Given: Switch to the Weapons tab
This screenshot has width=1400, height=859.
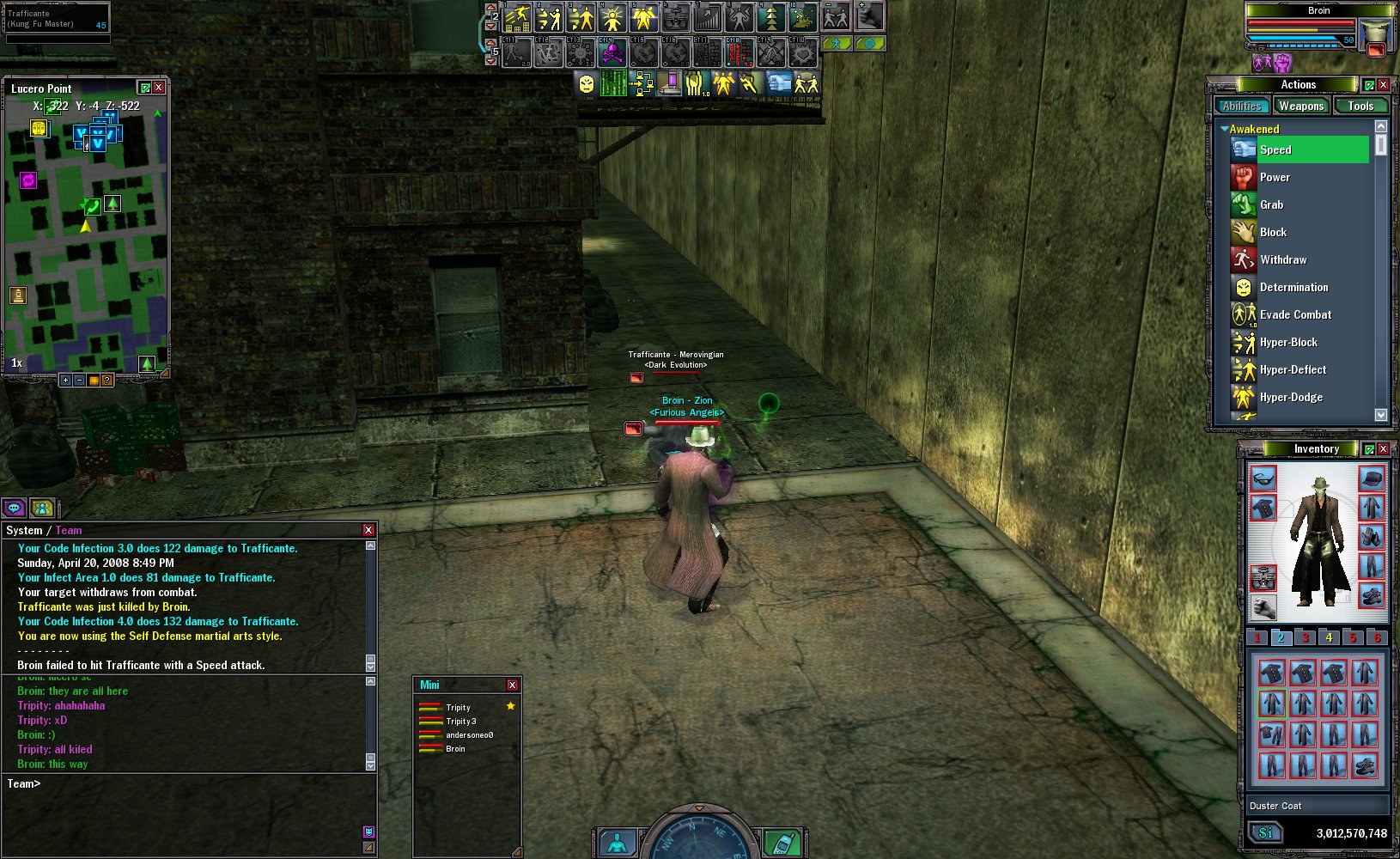Looking at the screenshot, I should click(x=1300, y=106).
